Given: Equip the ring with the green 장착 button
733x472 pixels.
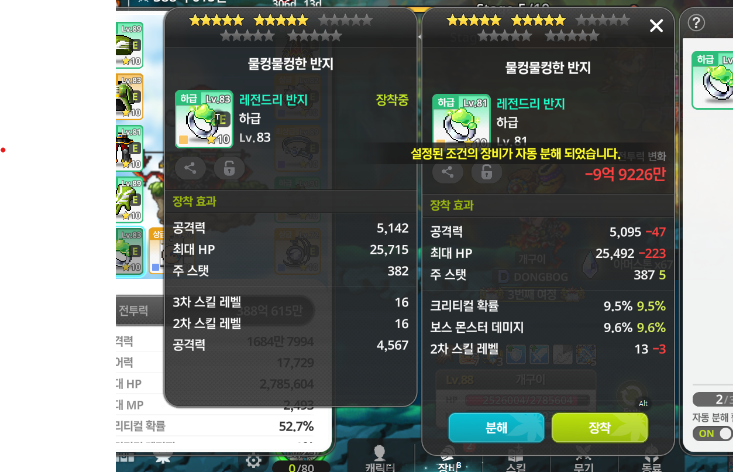Looking at the screenshot, I should 599,427.
